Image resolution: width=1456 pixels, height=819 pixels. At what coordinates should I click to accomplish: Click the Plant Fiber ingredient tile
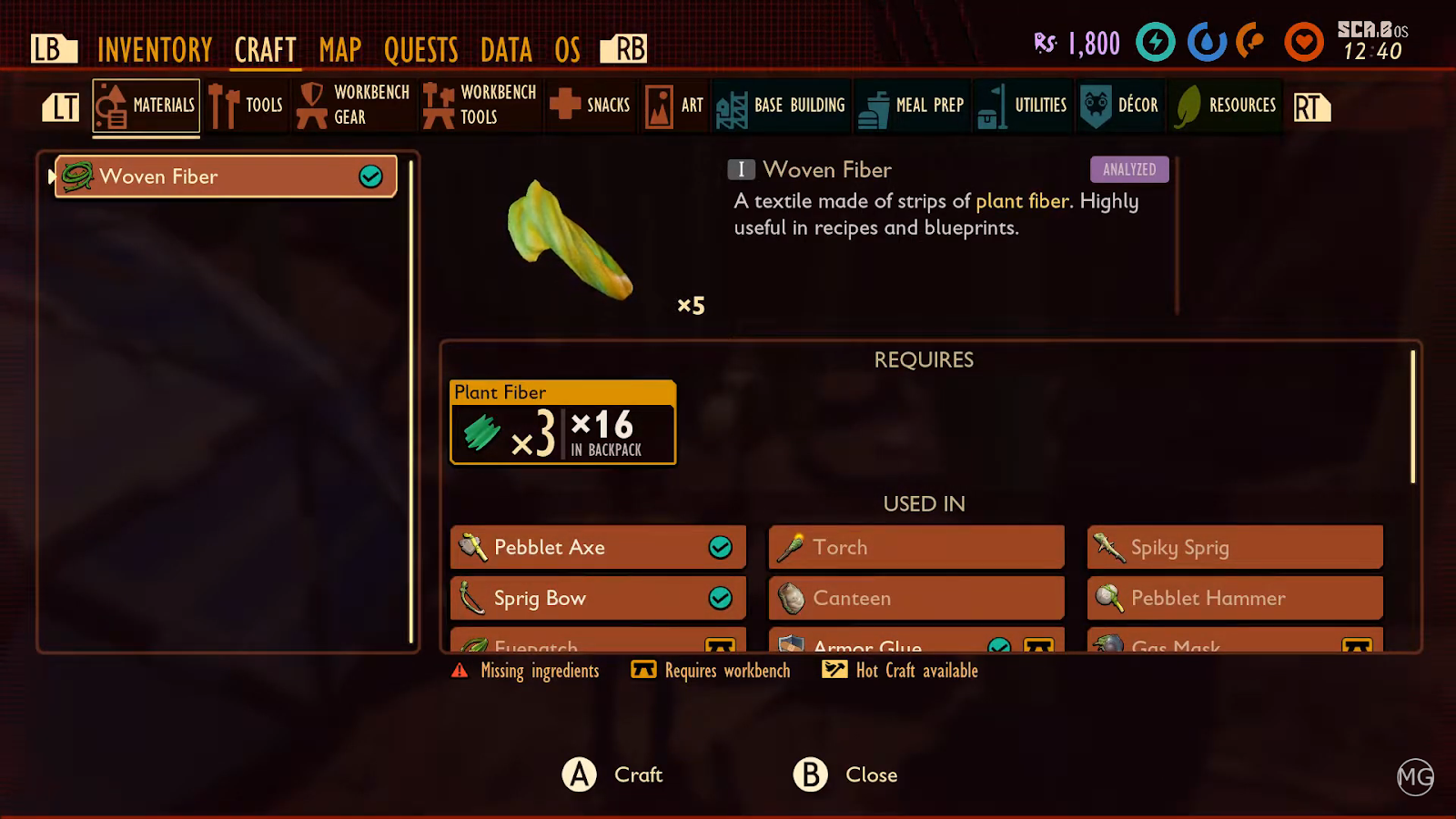click(563, 423)
